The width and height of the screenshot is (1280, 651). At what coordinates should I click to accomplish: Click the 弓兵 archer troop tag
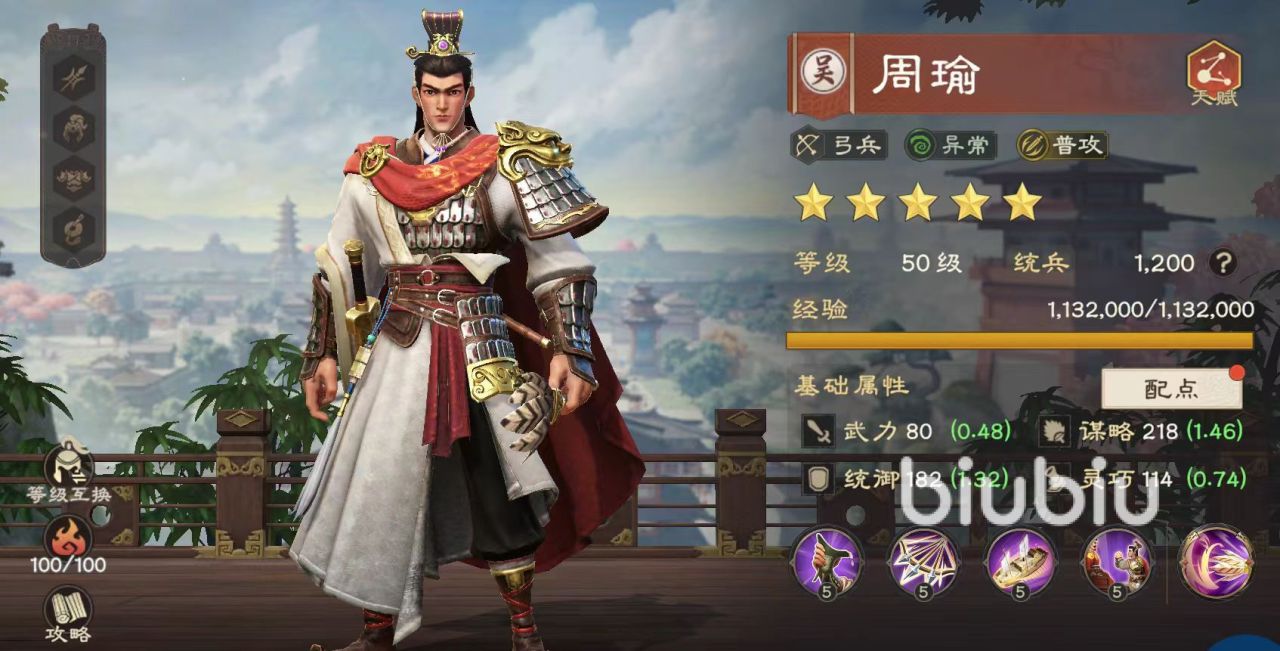tap(840, 146)
